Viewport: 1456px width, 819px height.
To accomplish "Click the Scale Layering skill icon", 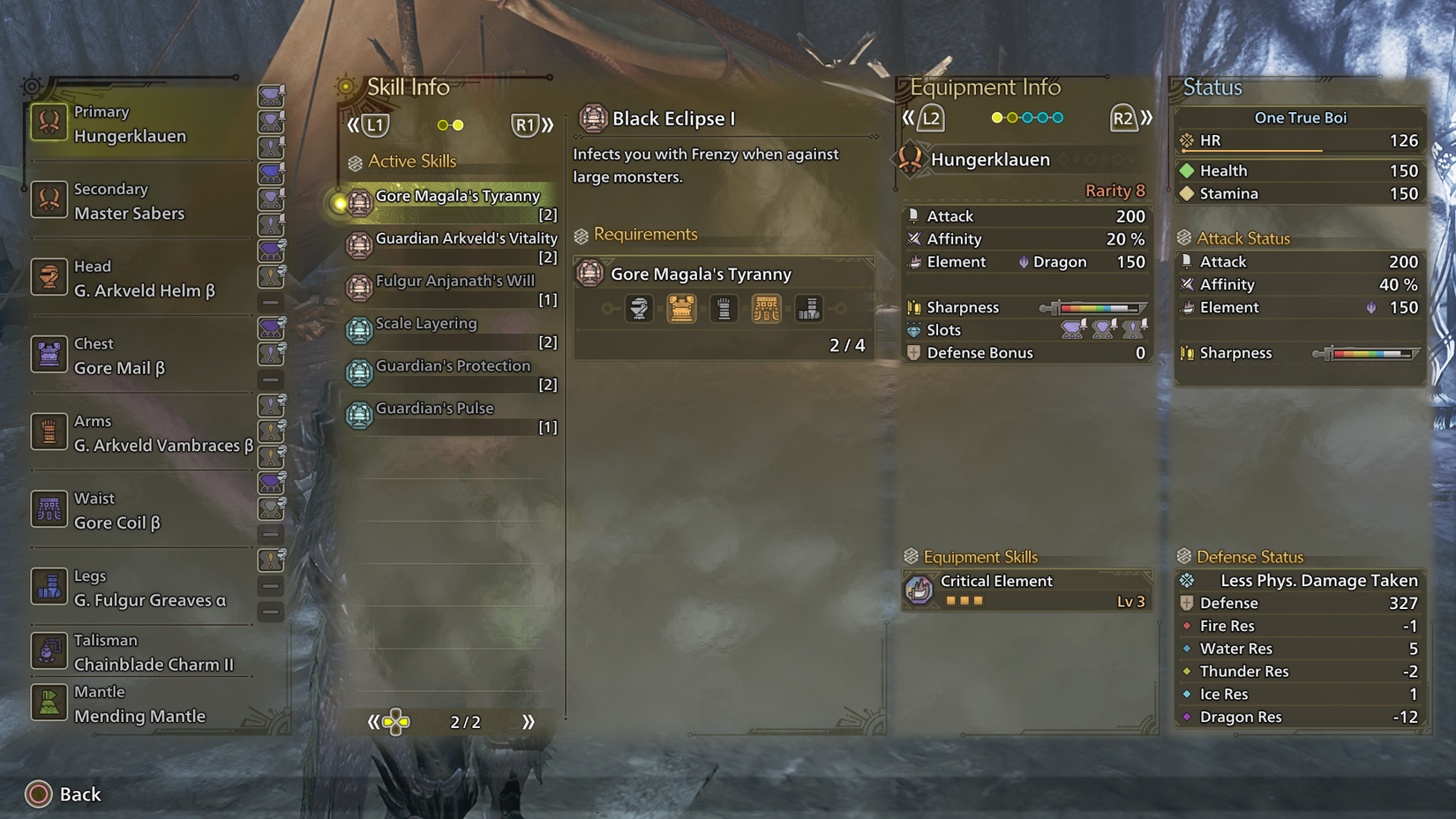I will (358, 330).
